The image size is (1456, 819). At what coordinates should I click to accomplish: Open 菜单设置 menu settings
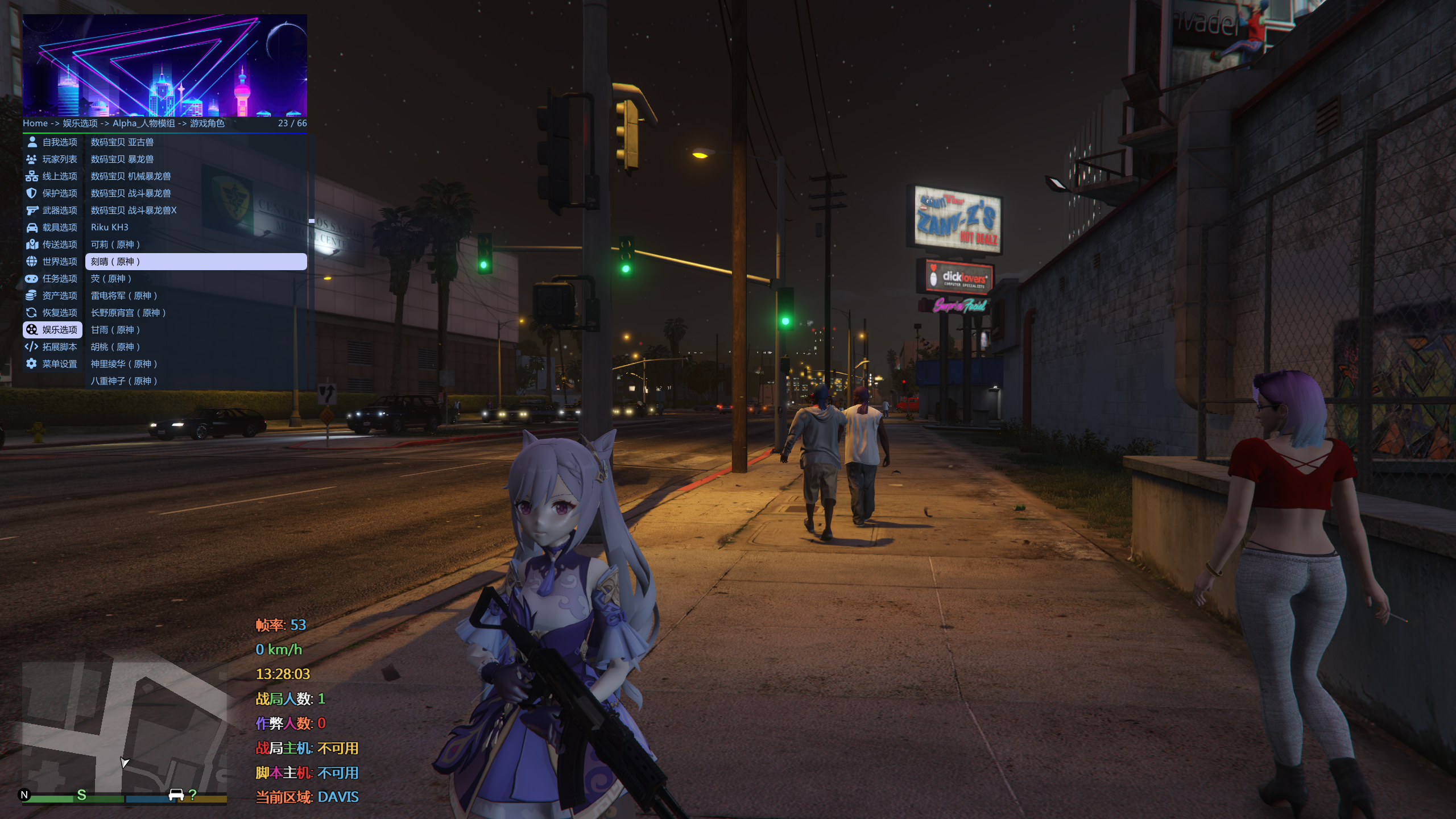click(x=52, y=364)
